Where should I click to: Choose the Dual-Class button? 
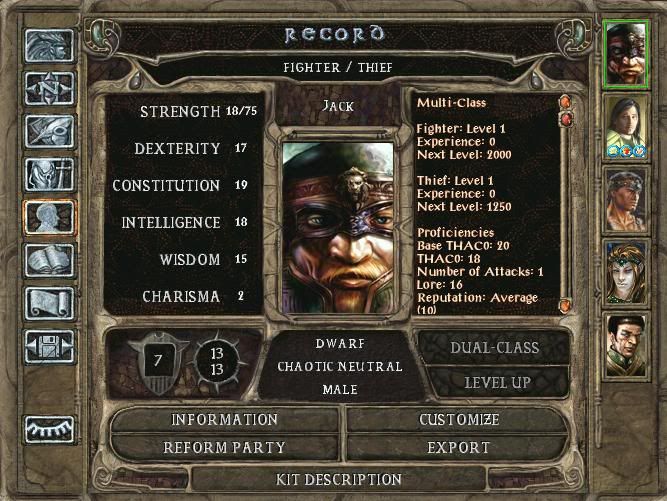click(x=497, y=348)
